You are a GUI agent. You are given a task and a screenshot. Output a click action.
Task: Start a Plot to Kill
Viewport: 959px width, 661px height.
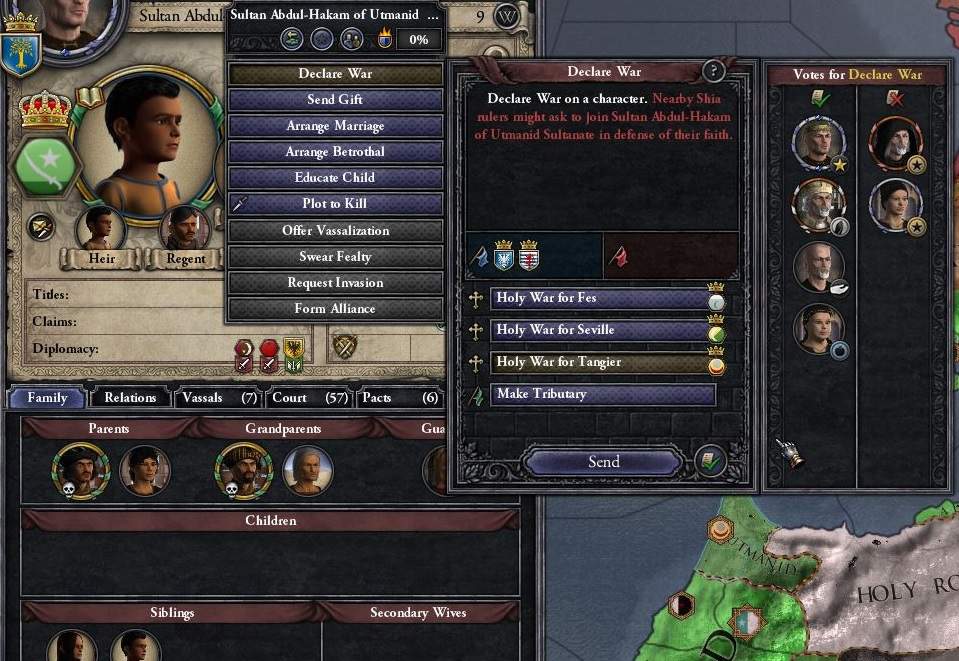(335, 204)
